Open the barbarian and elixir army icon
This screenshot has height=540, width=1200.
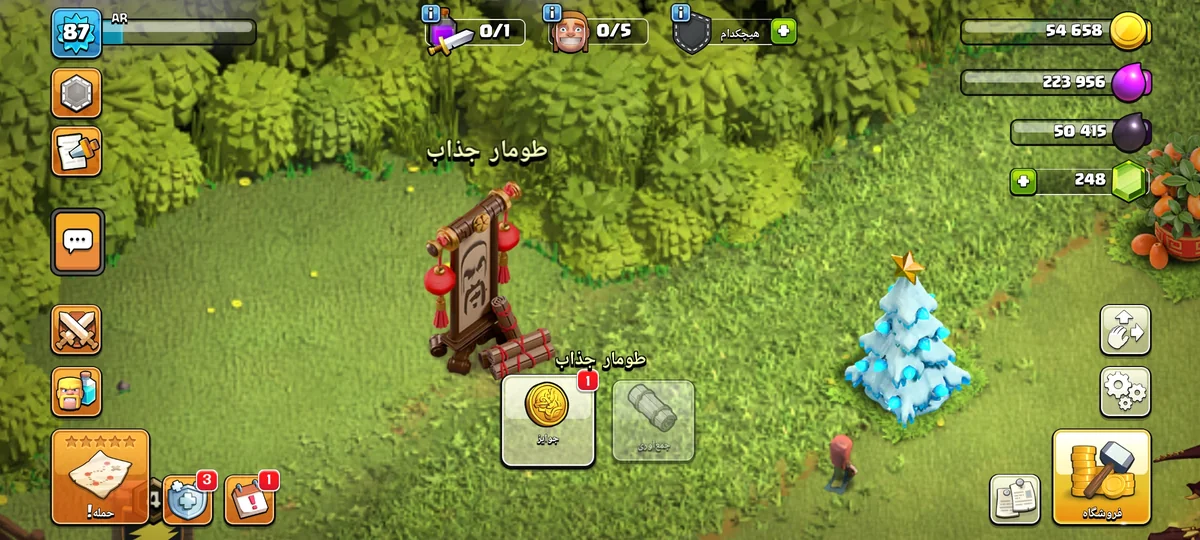click(x=76, y=391)
